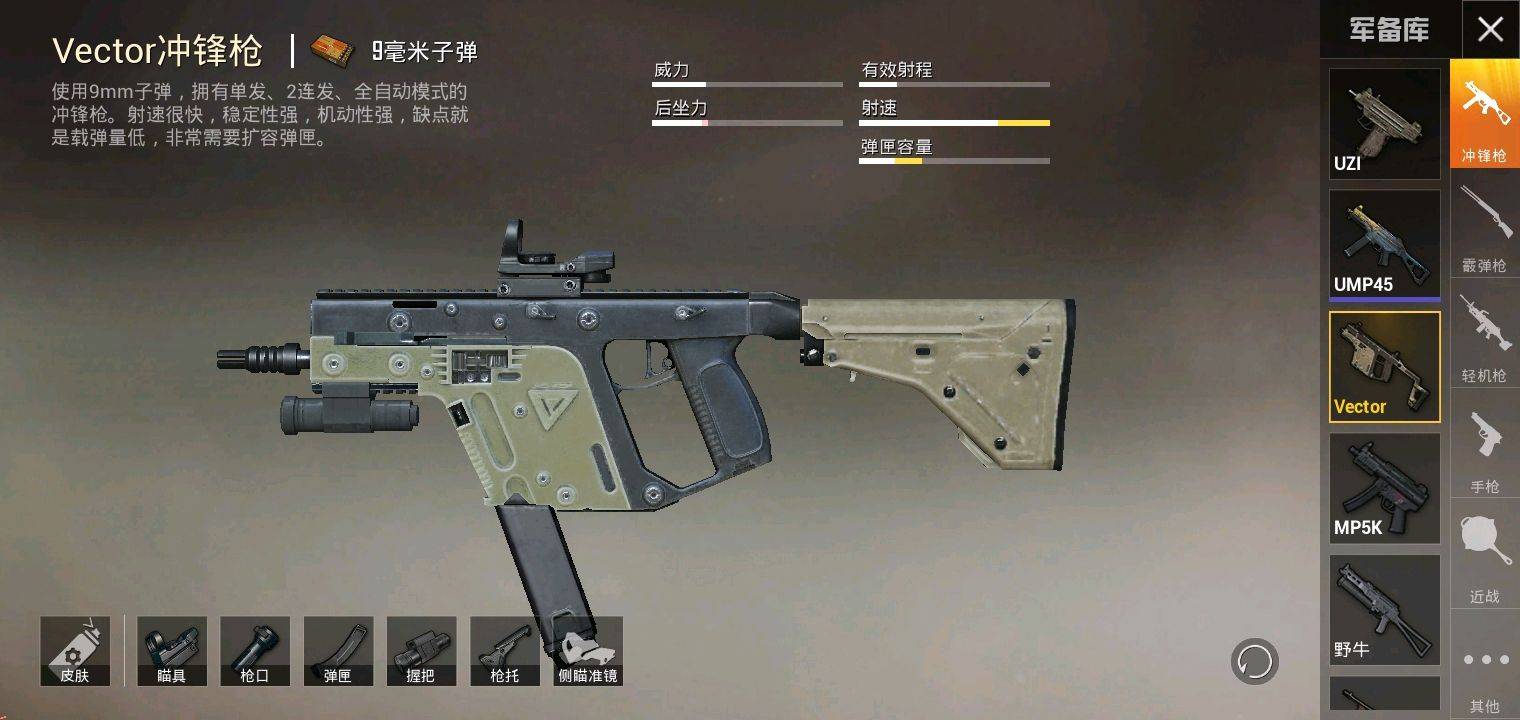Open the 握把 grip attachment slot
The width and height of the screenshot is (1520, 720).
tap(421, 650)
